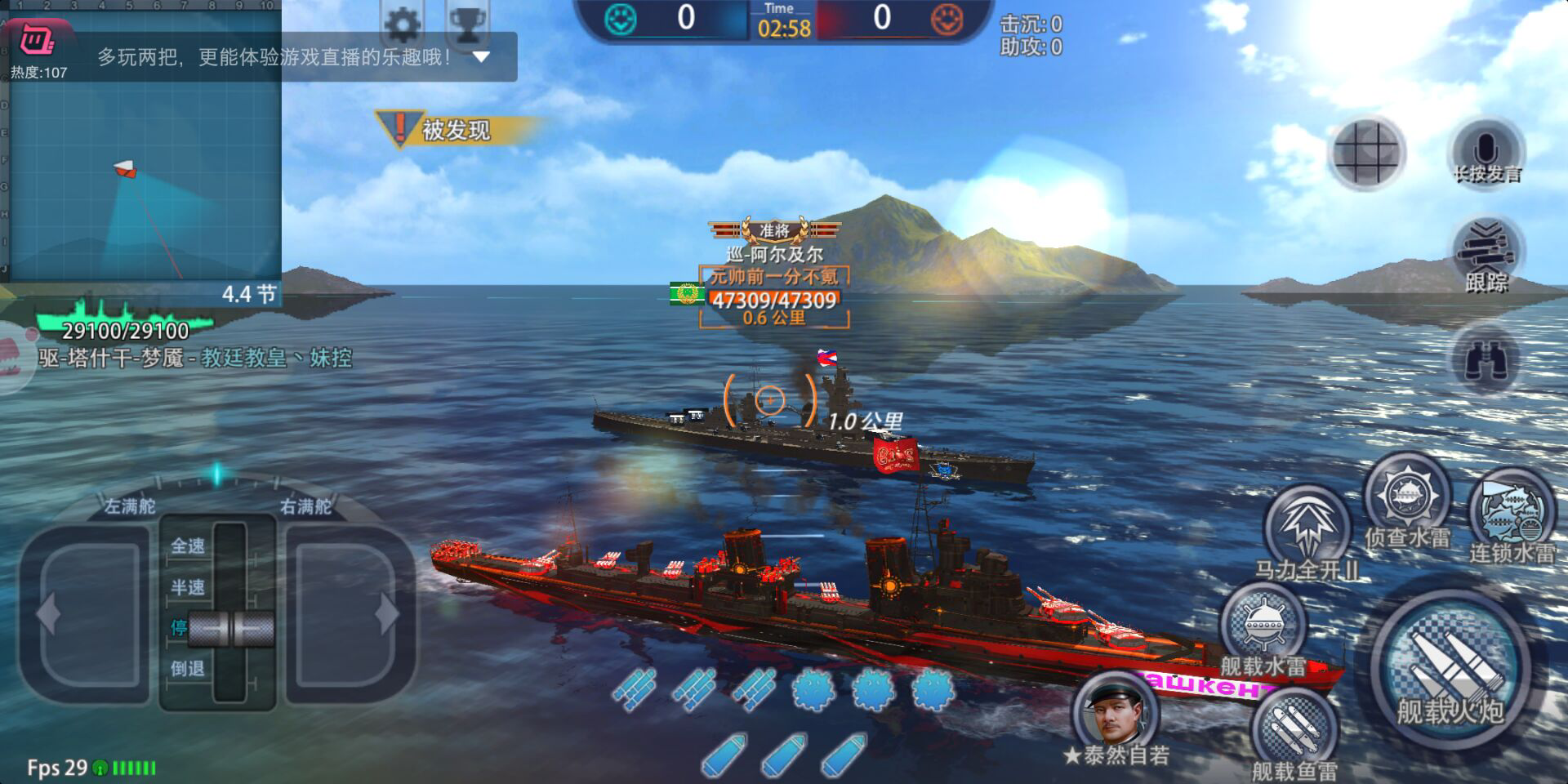
Task: Set throttle to 倒退 reverse
Action: click(189, 668)
